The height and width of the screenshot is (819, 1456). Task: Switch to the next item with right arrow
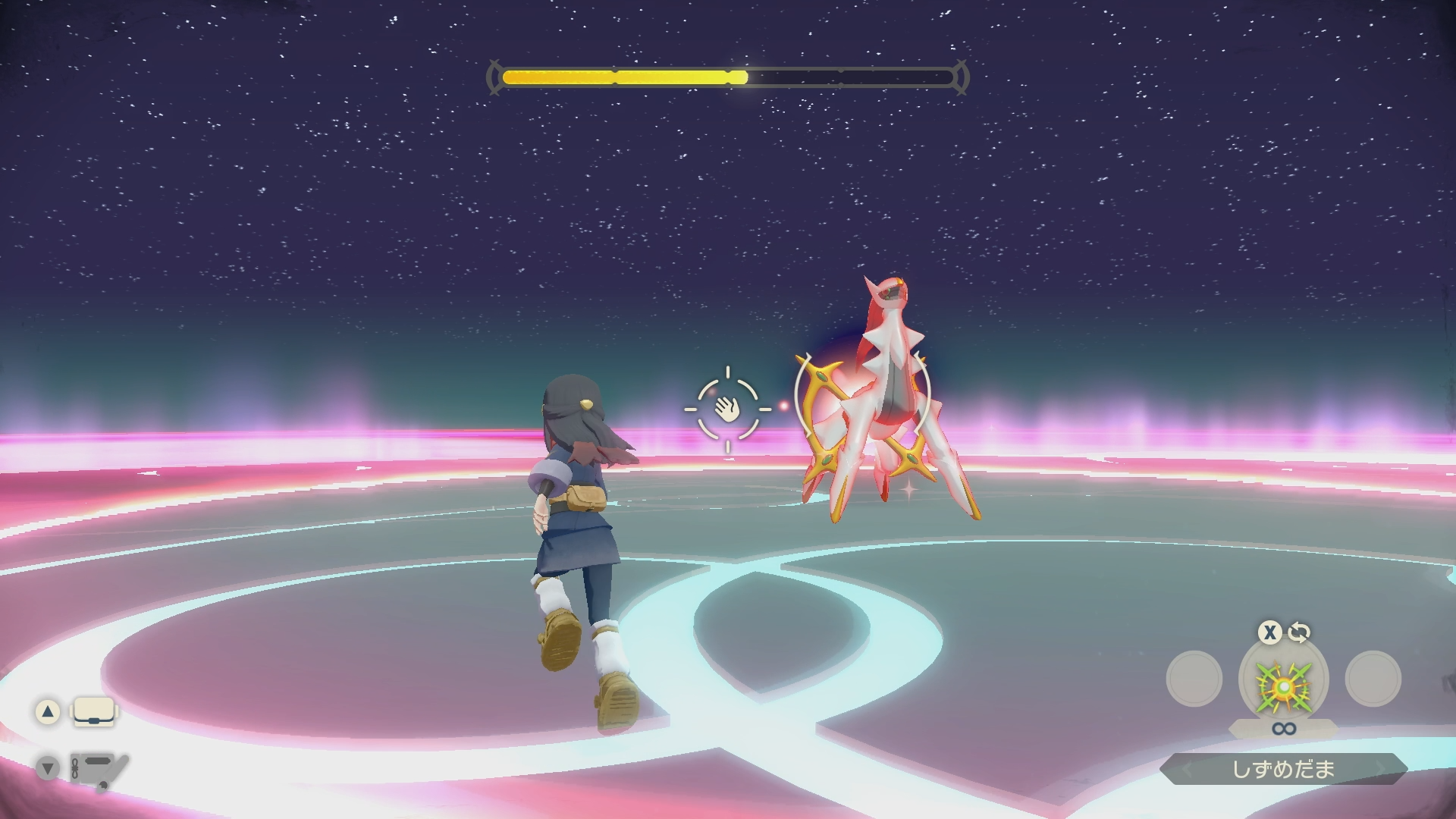tap(1381, 770)
